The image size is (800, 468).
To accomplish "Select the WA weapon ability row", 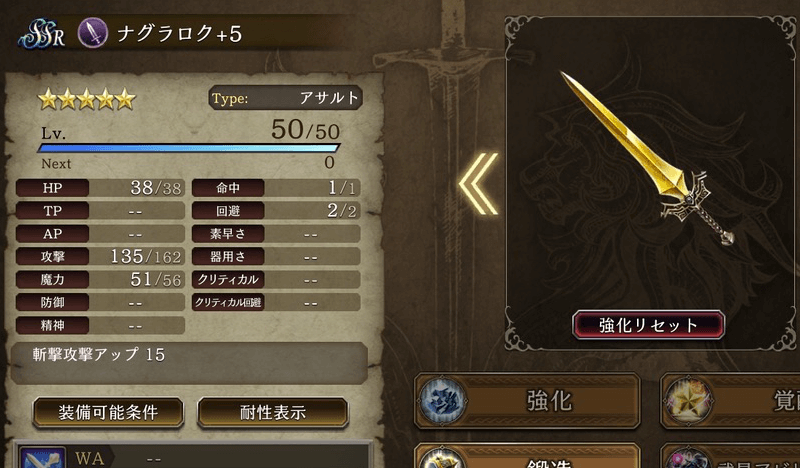I will [190, 459].
